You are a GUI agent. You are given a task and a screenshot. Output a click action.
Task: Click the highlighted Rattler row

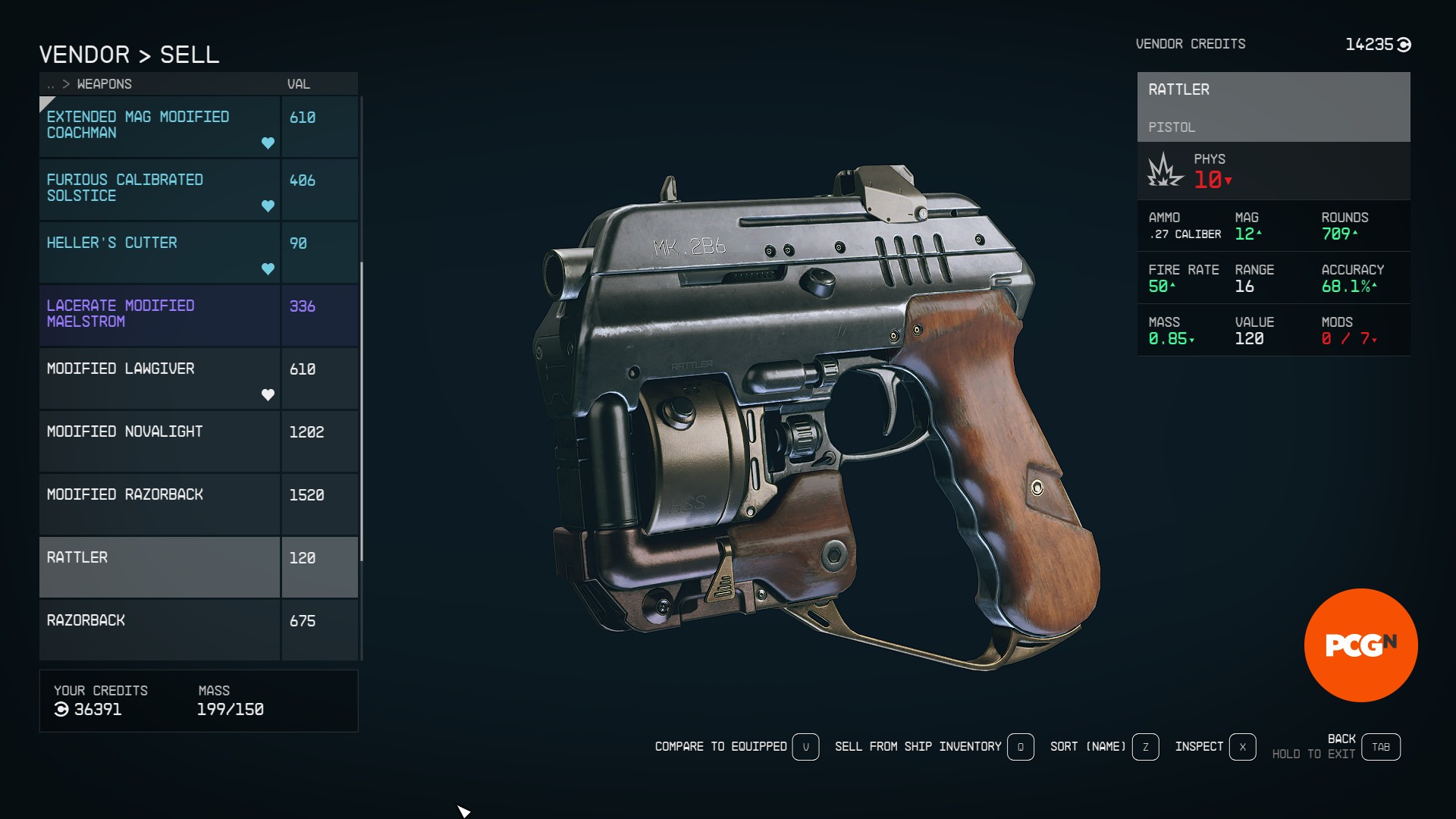tap(159, 566)
